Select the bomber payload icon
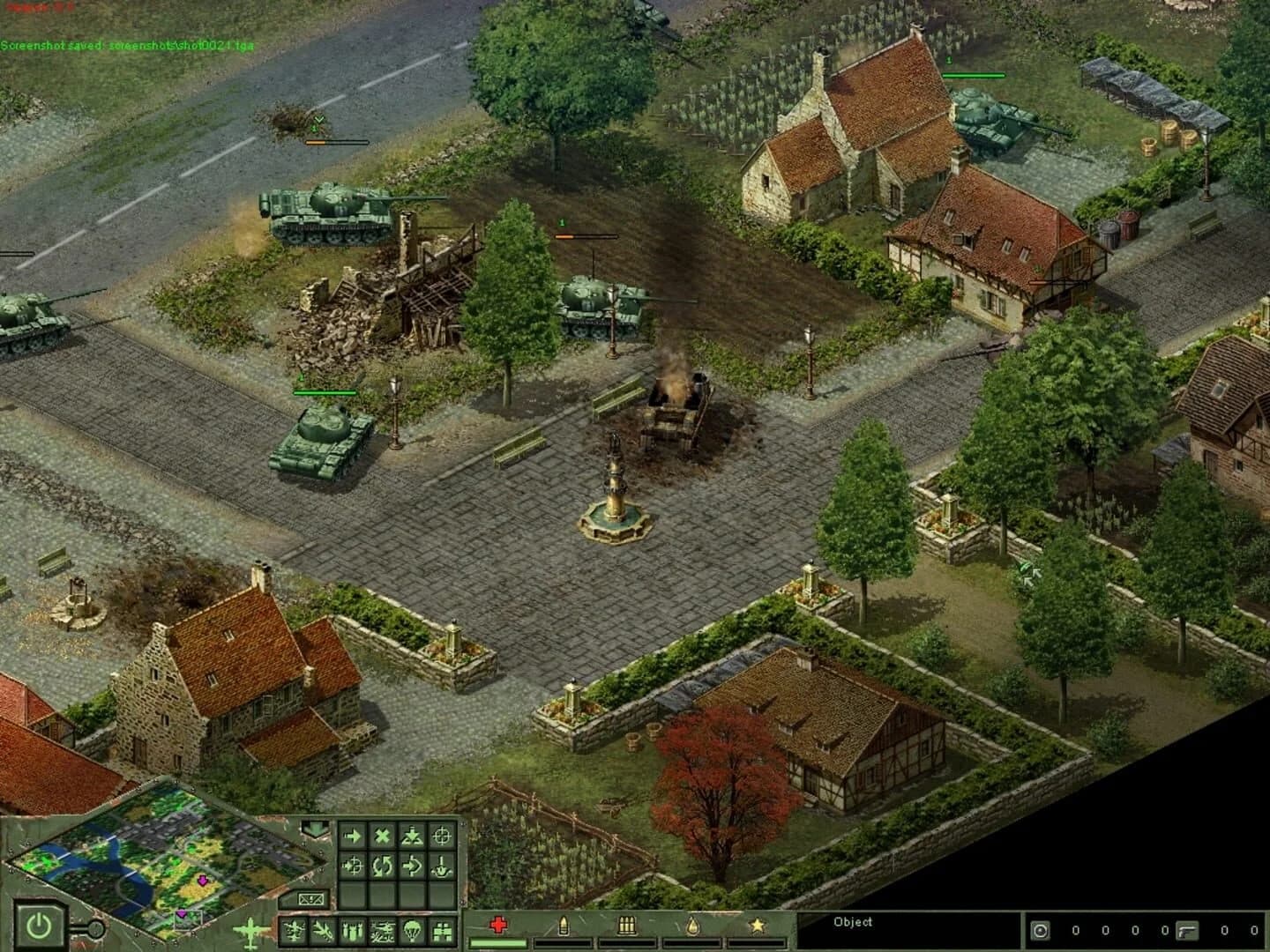 351,930
